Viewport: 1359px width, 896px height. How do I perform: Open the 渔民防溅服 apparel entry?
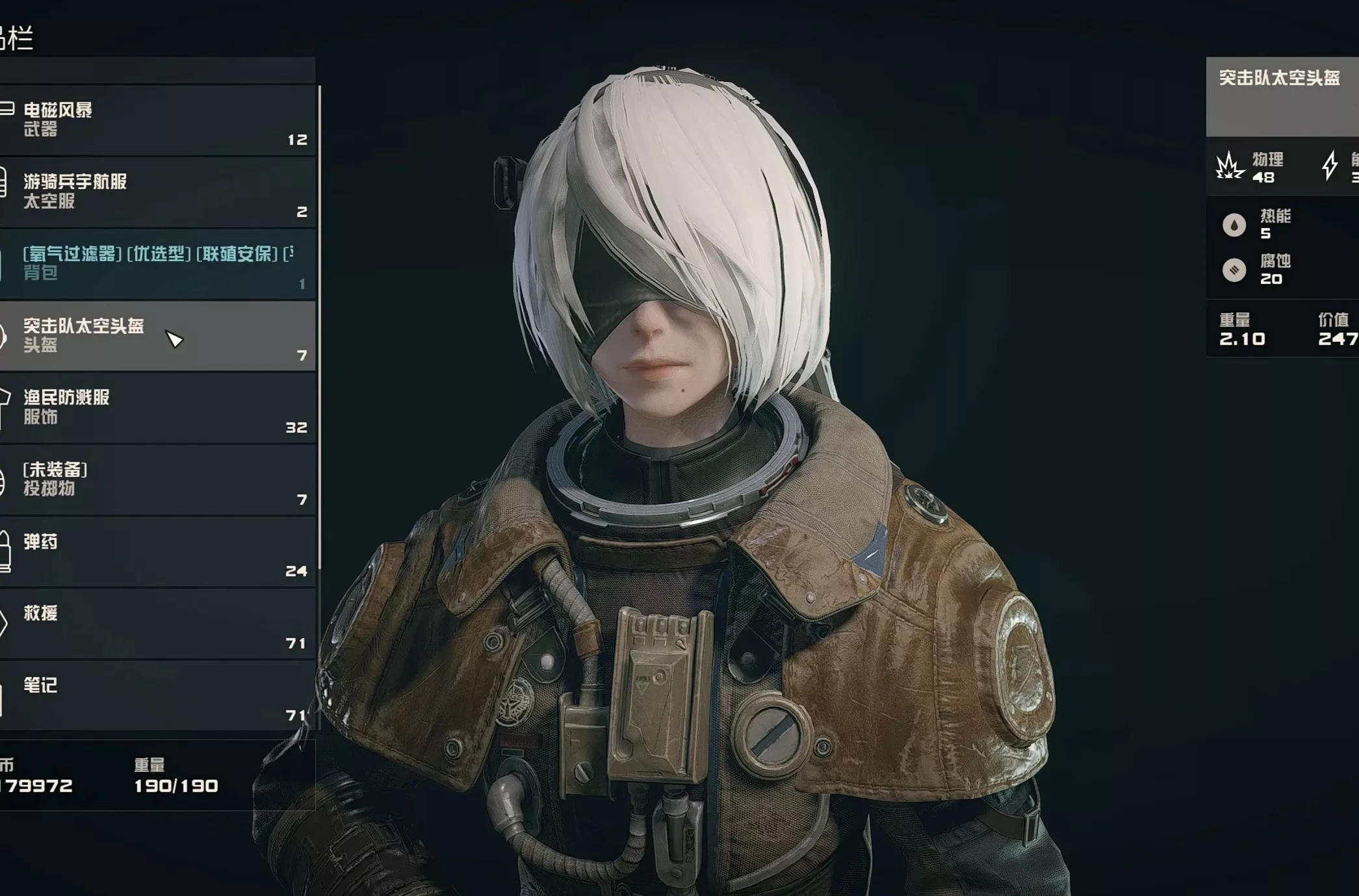(156, 407)
